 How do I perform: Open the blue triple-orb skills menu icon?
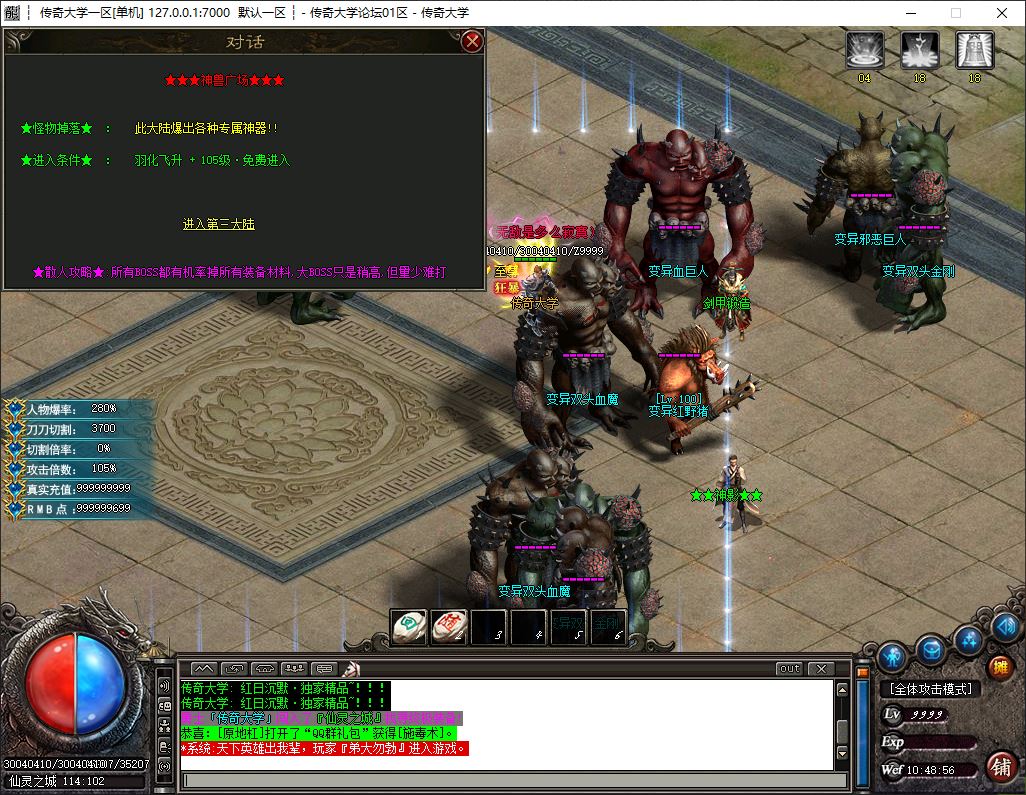point(968,638)
